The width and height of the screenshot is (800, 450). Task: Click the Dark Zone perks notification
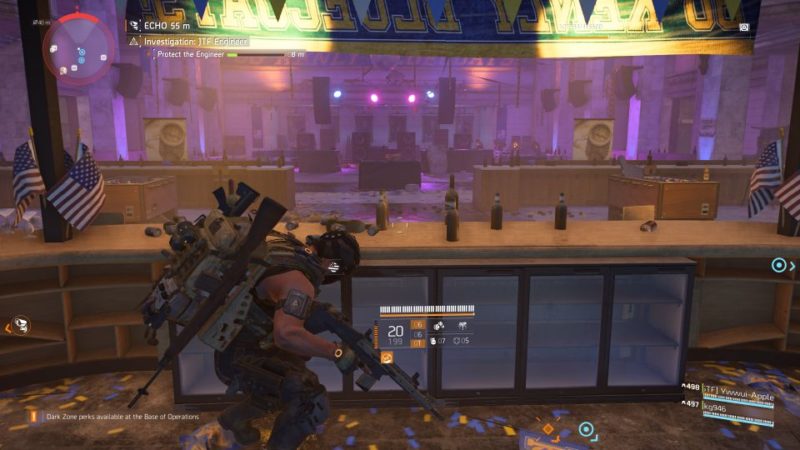click(x=118, y=416)
